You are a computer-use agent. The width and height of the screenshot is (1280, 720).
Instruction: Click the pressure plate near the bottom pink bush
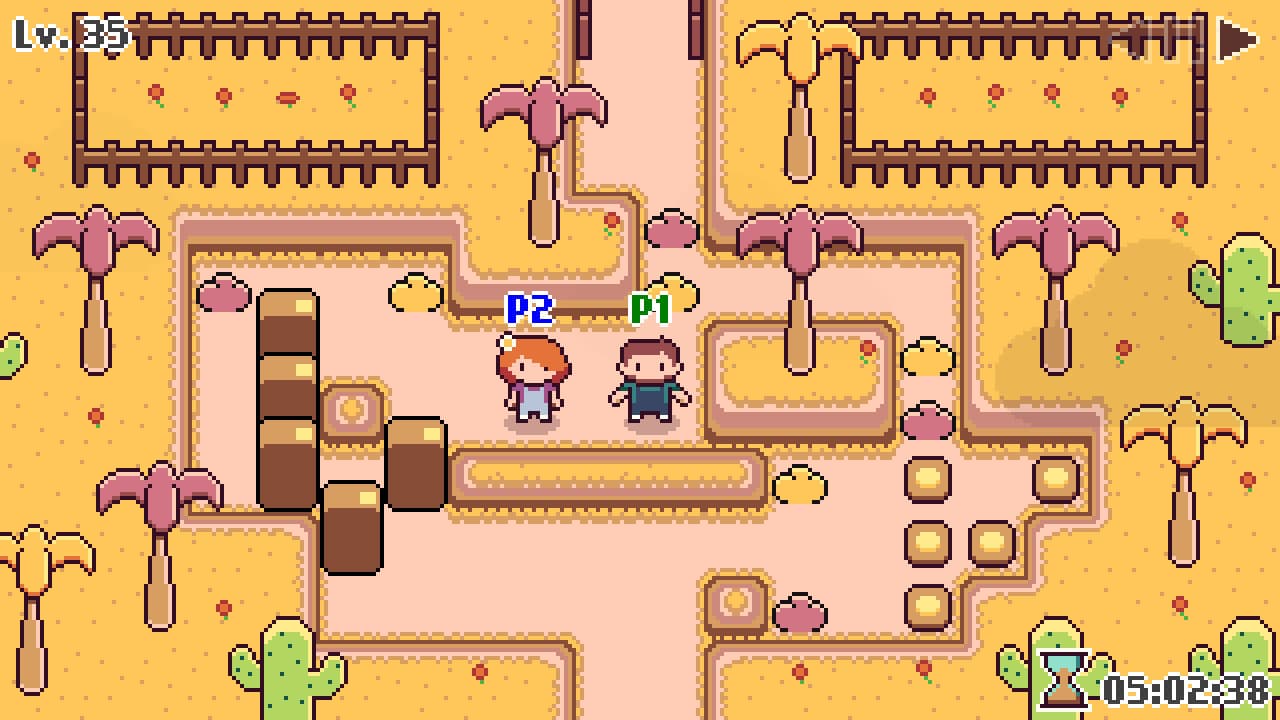click(x=735, y=605)
